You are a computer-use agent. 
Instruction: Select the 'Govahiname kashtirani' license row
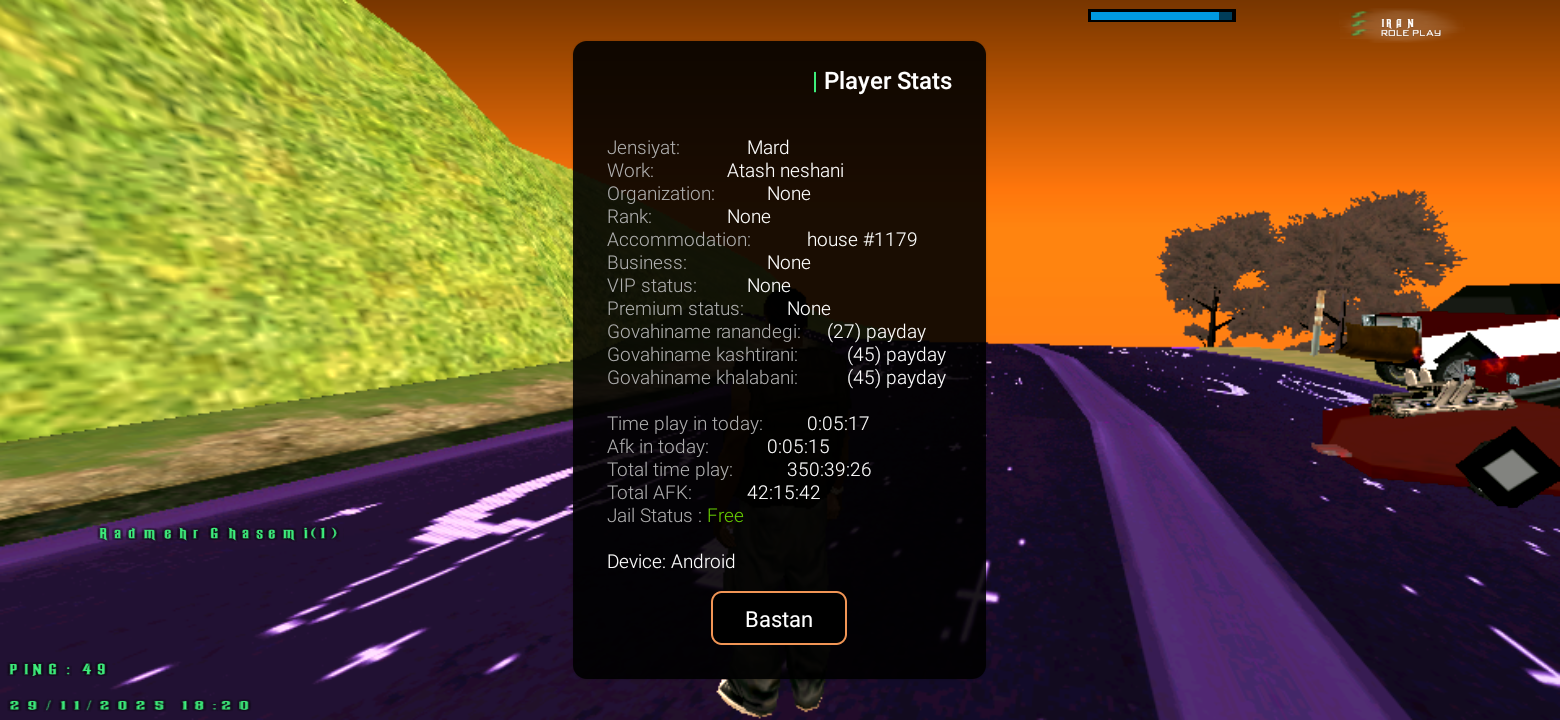point(776,354)
